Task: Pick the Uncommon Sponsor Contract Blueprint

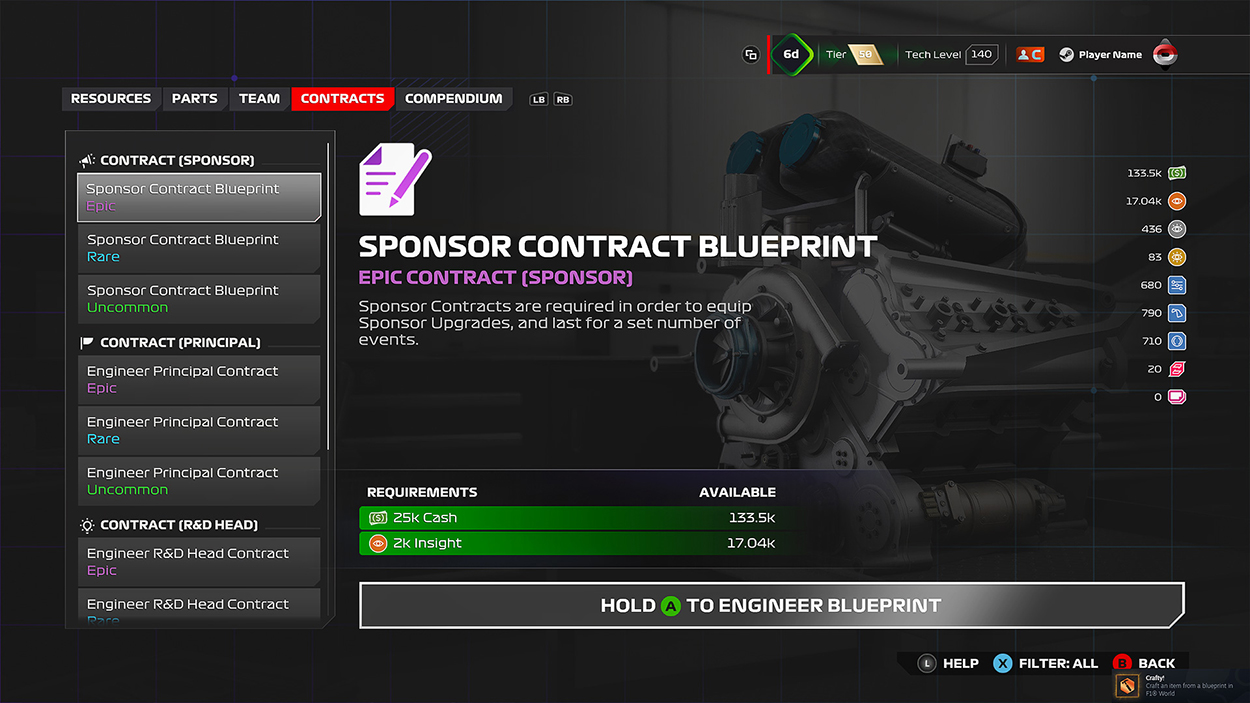Action: click(x=199, y=299)
